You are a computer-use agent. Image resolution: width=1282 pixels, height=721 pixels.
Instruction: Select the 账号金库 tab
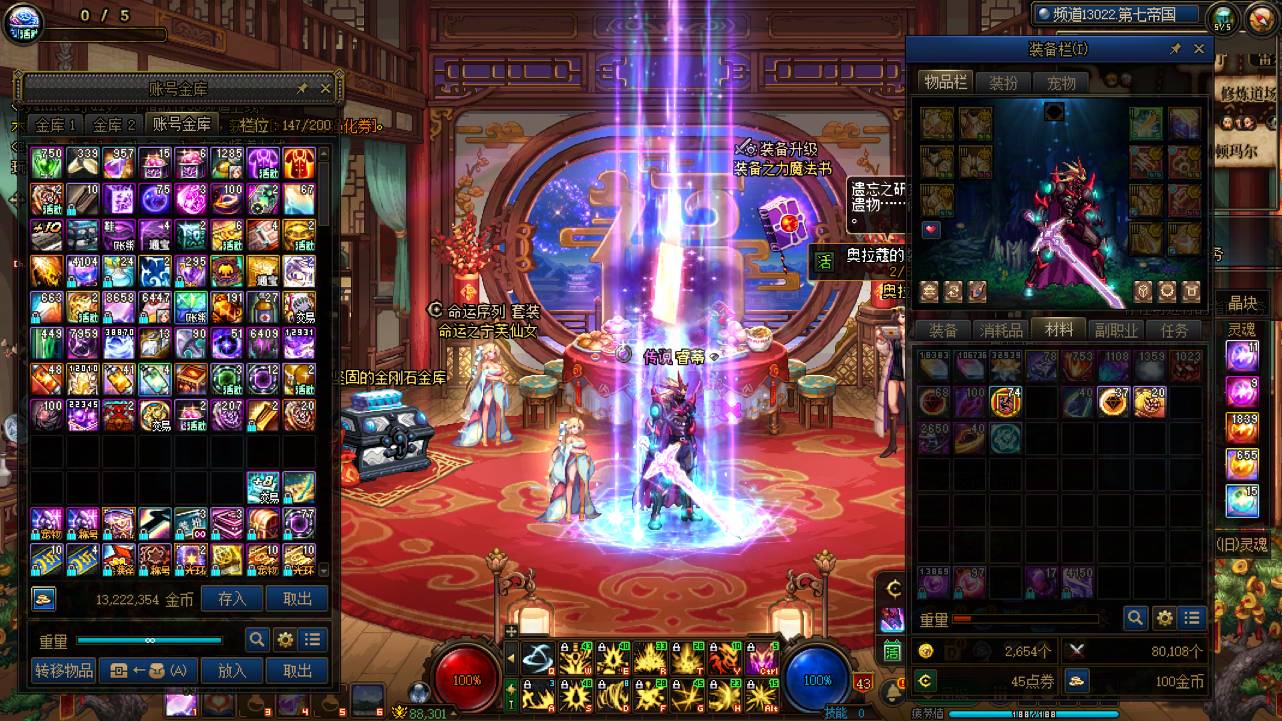pos(181,124)
